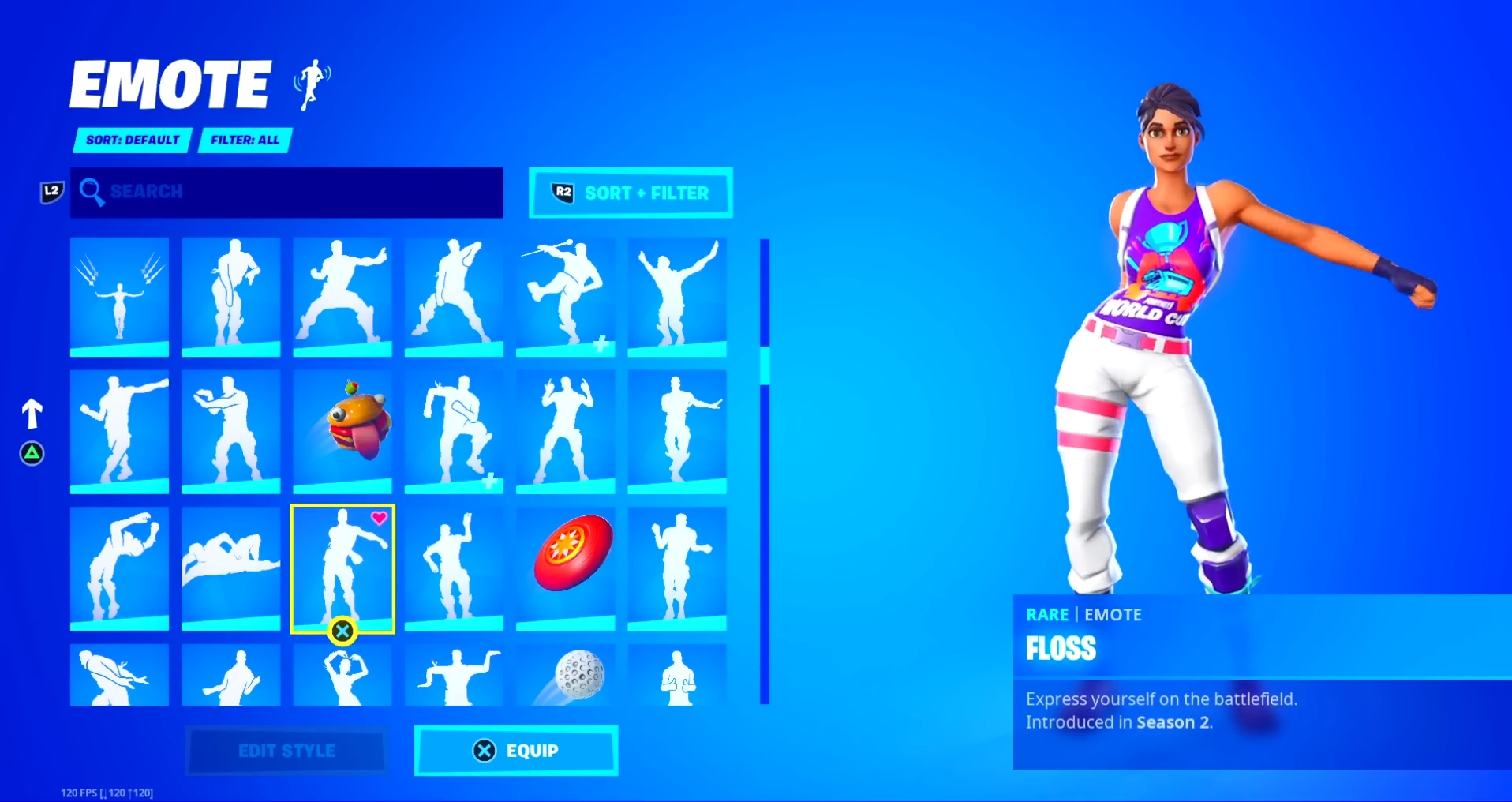Click the search input field
1512x802 pixels.
(286, 193)
